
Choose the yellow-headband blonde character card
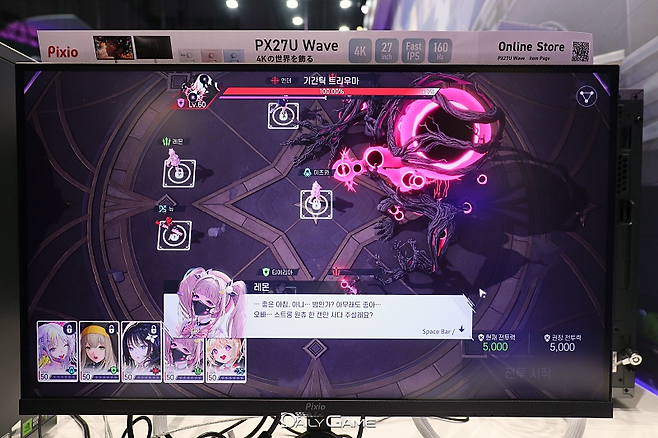coord(99,351)
